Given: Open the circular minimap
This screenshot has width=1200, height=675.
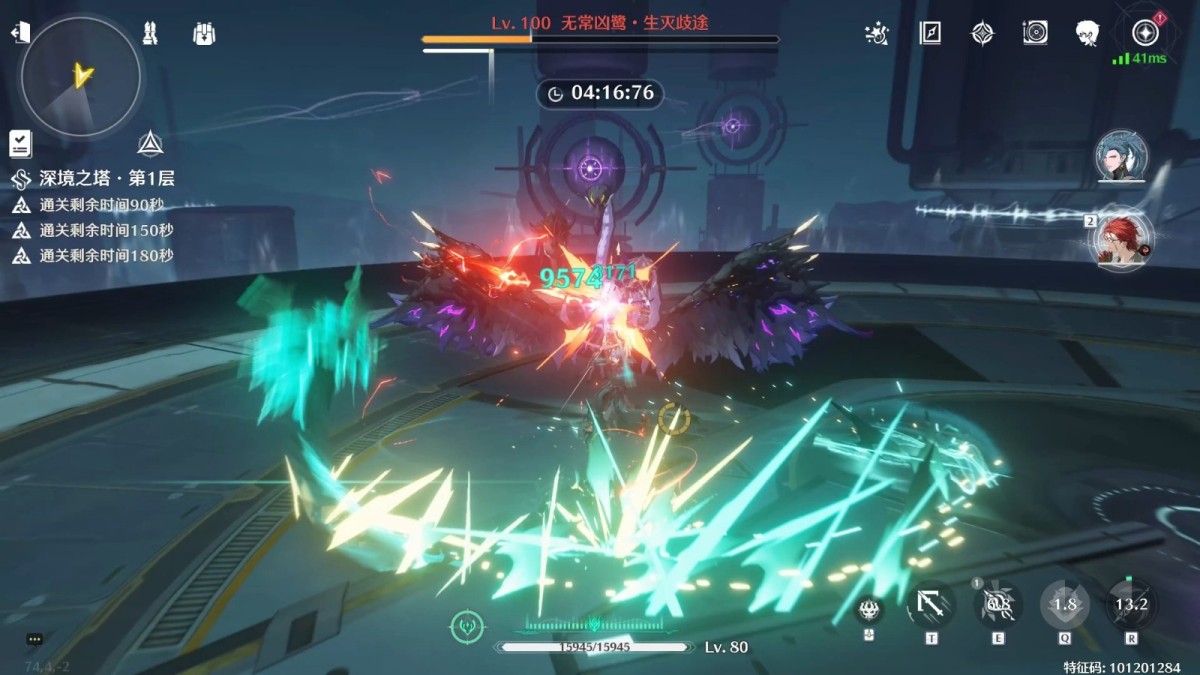Looking at the screenshot, I should [x=80, y=76].
